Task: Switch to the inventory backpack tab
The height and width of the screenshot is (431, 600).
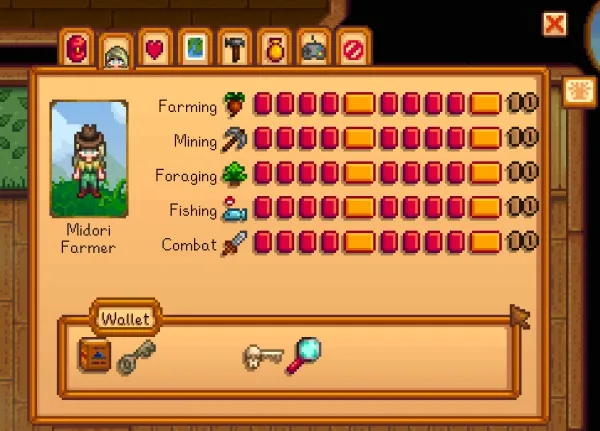Action: click(x=77, y=47)
